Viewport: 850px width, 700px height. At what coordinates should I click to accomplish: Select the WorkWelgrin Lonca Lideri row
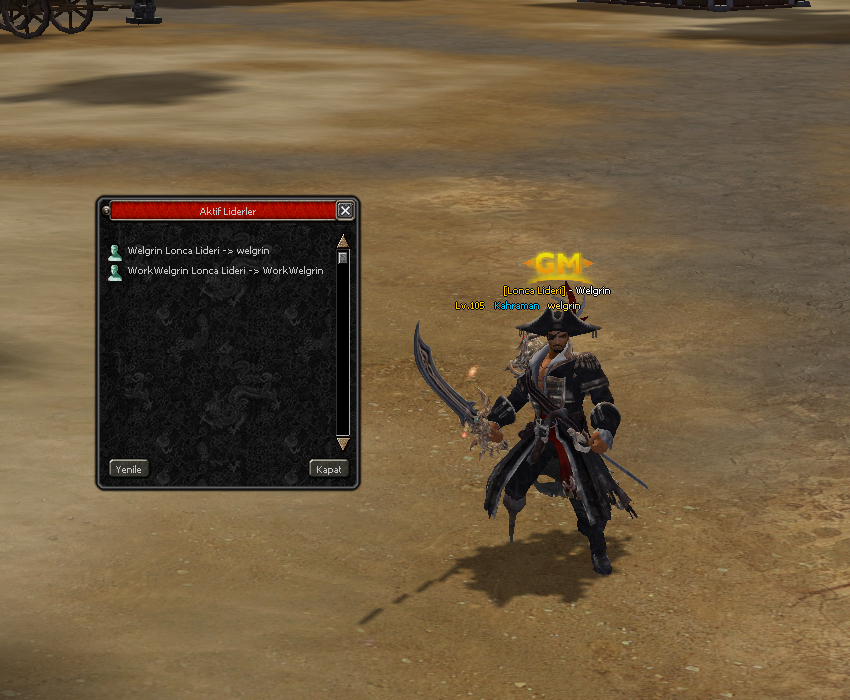pos(225,271)
